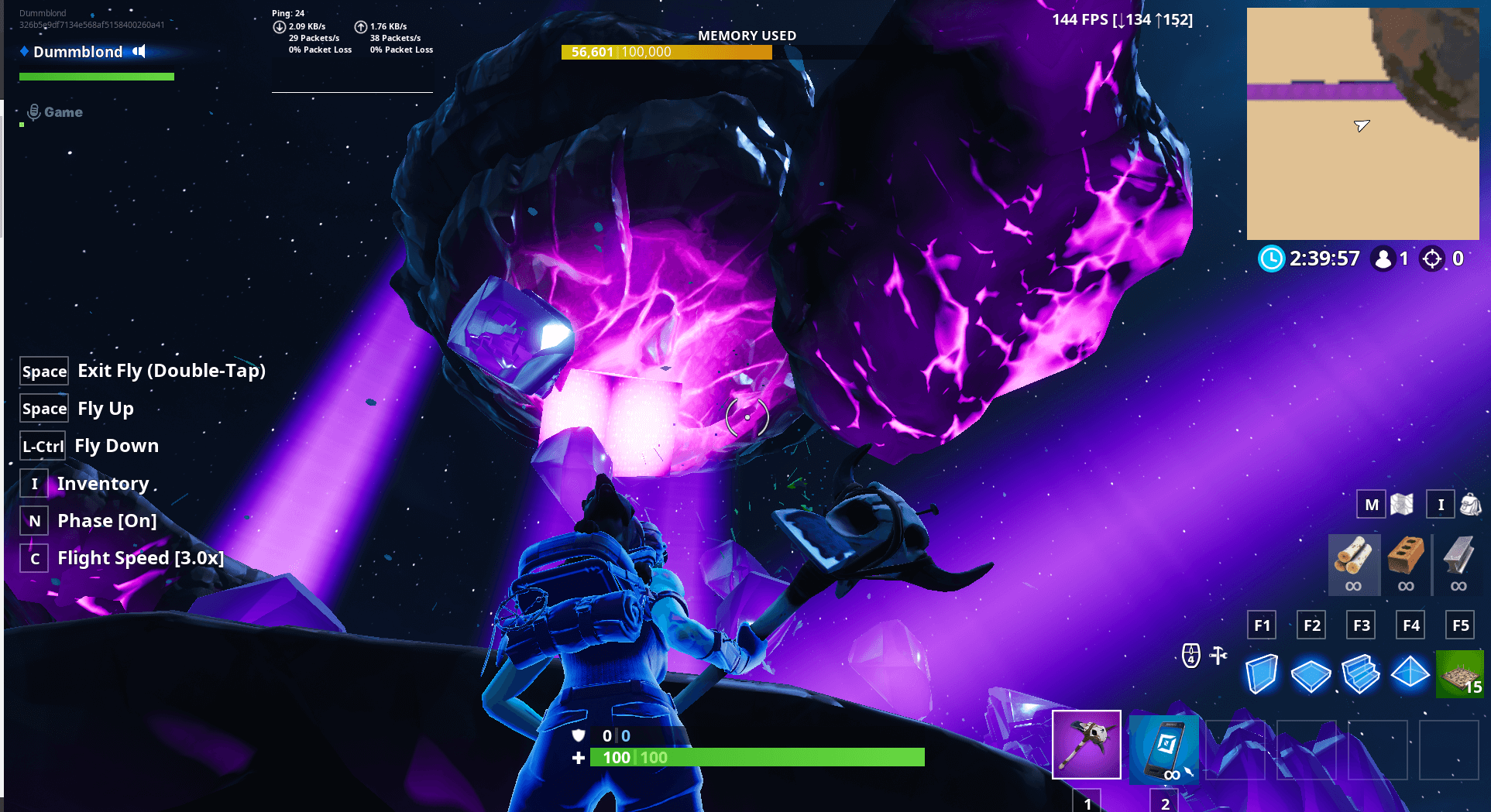Image resolution: width=1491 pixels, height=812 pixels.
Task: Select the stairs building piece icon
Action: pyautogui.click(x=1360, y=673)
